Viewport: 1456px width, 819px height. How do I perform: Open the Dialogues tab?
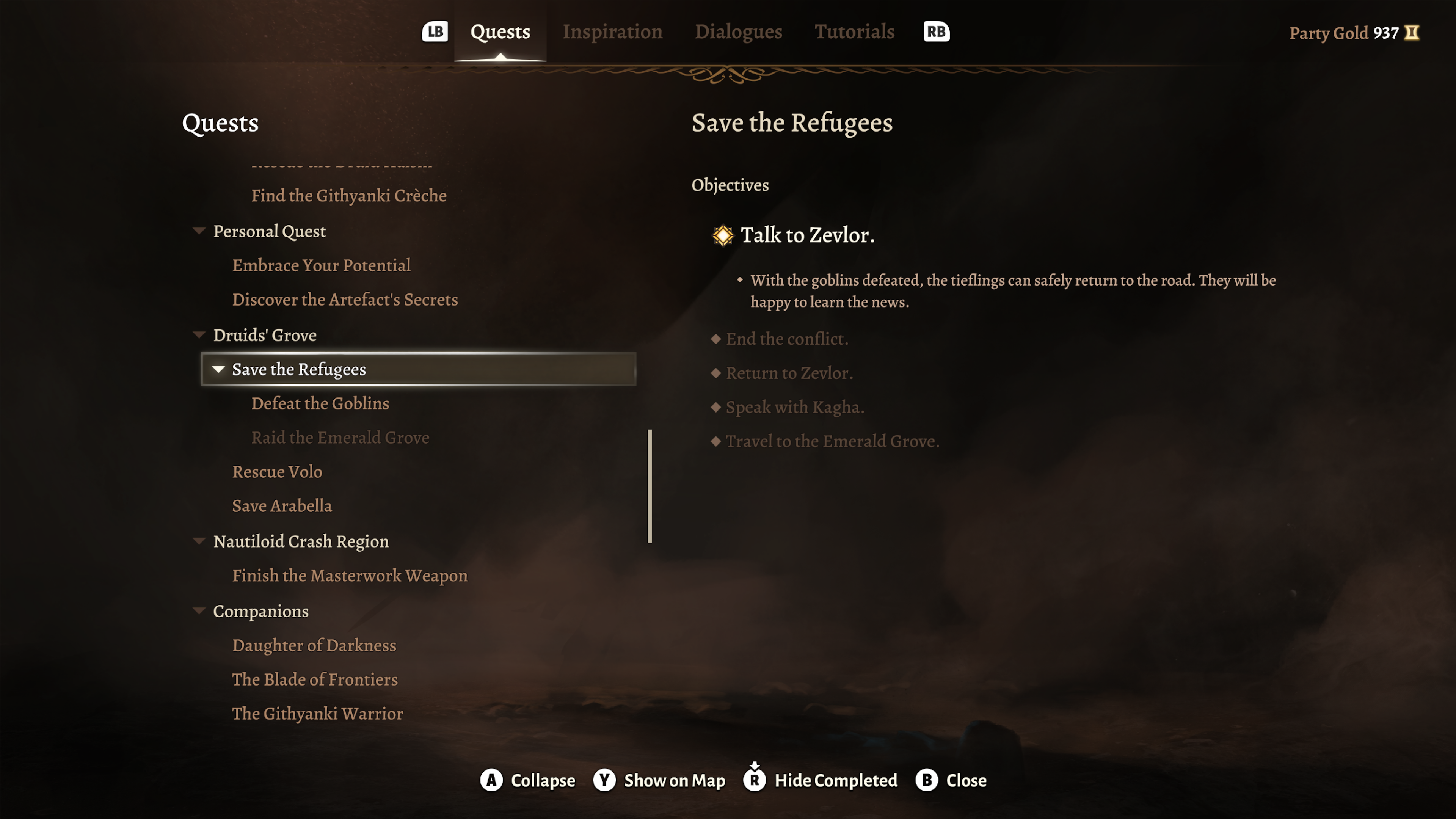(738, 31)
